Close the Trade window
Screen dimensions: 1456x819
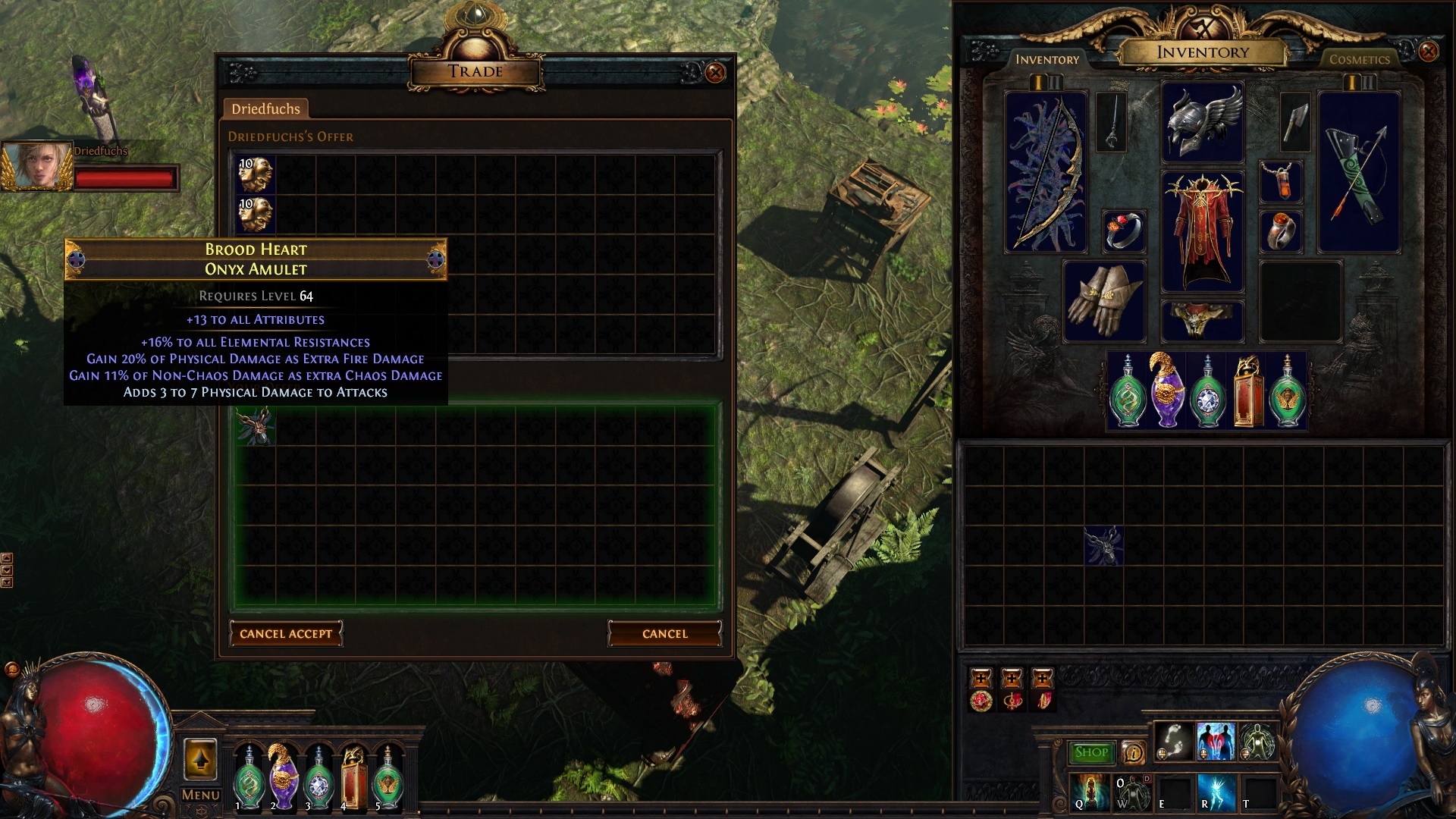(x=714, y=73)
